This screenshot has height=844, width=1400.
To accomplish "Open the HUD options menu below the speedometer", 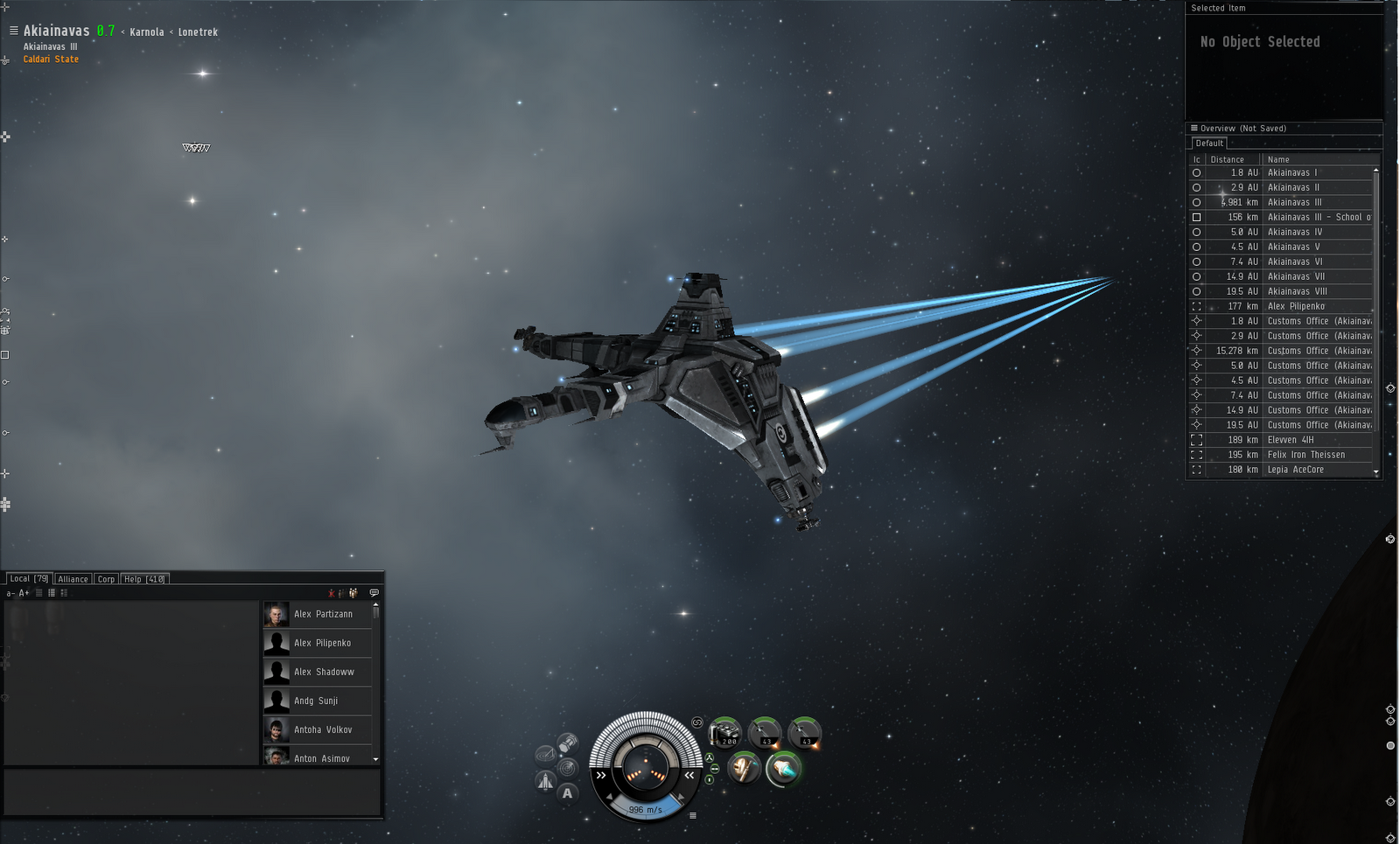I will coord(693,816).
